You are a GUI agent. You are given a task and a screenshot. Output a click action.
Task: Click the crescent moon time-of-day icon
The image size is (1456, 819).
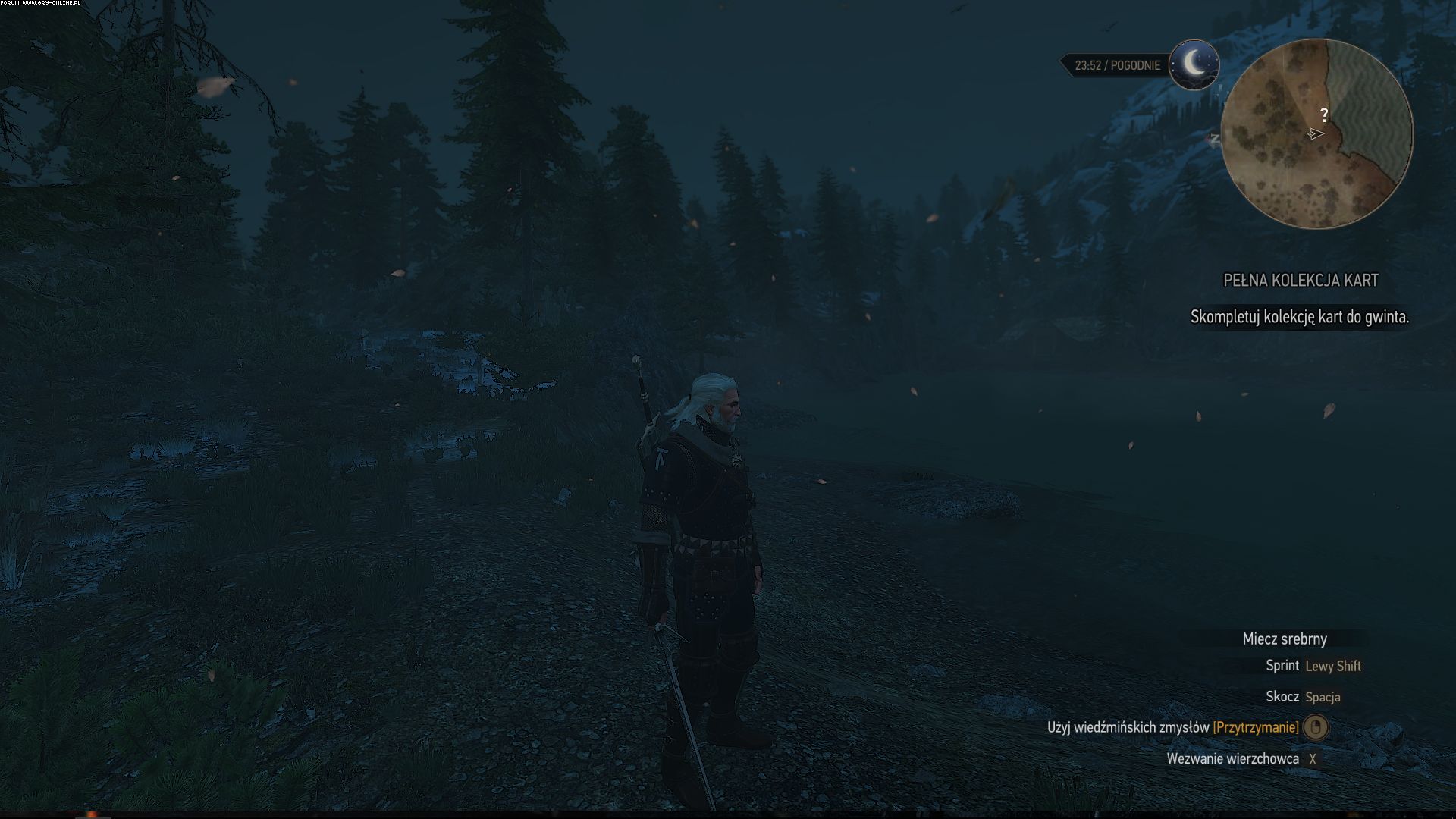(1194, 64)
